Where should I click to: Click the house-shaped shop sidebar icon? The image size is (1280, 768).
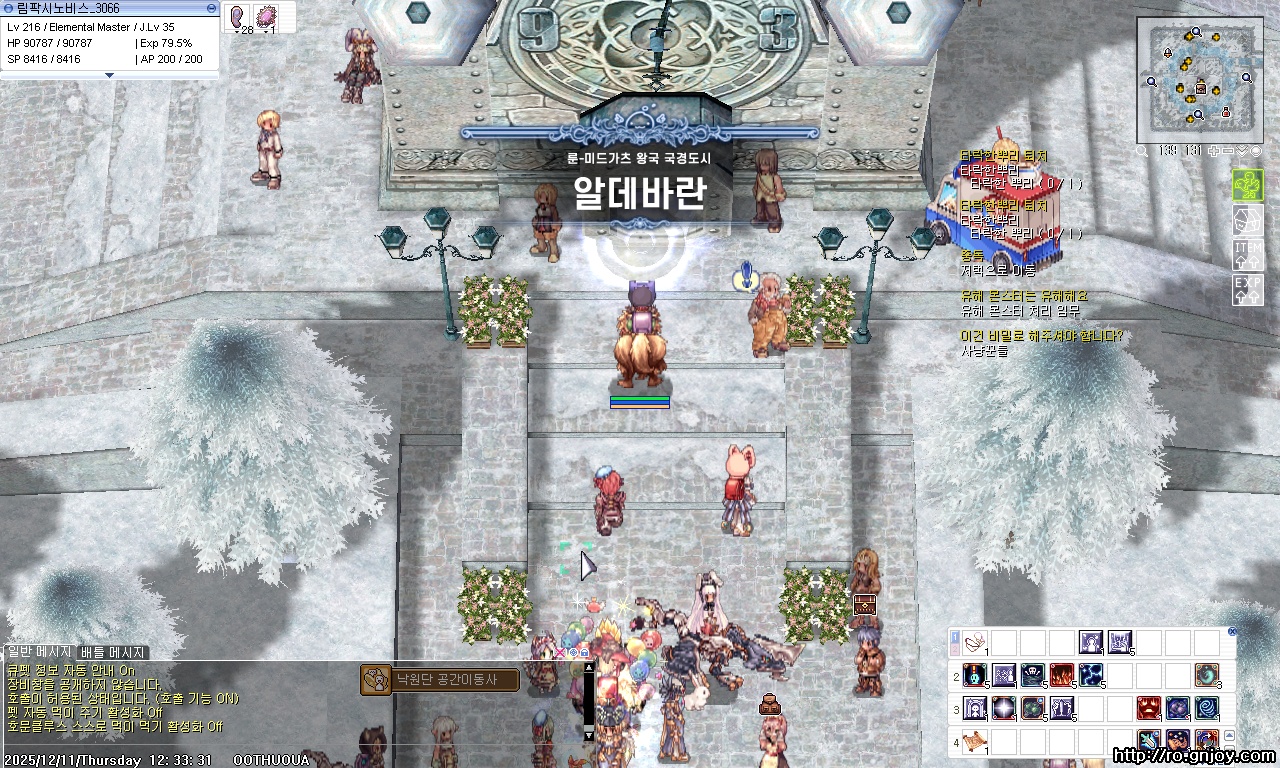1248,220
